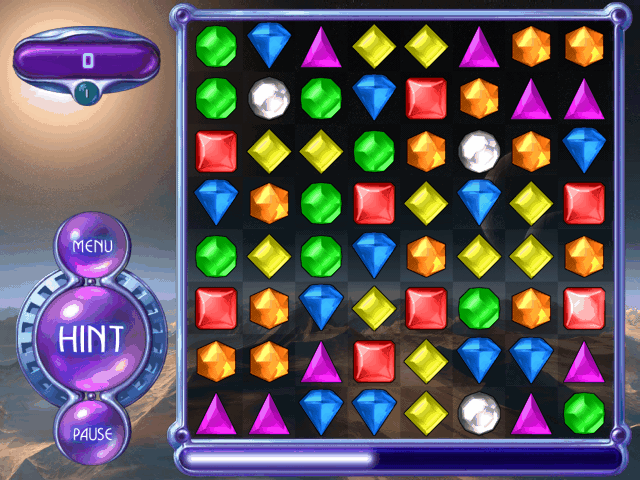Viewport: 640px width, 480px height.
Task: Open the MENU button
Action: pyautogui.click(x=91, y=245)
